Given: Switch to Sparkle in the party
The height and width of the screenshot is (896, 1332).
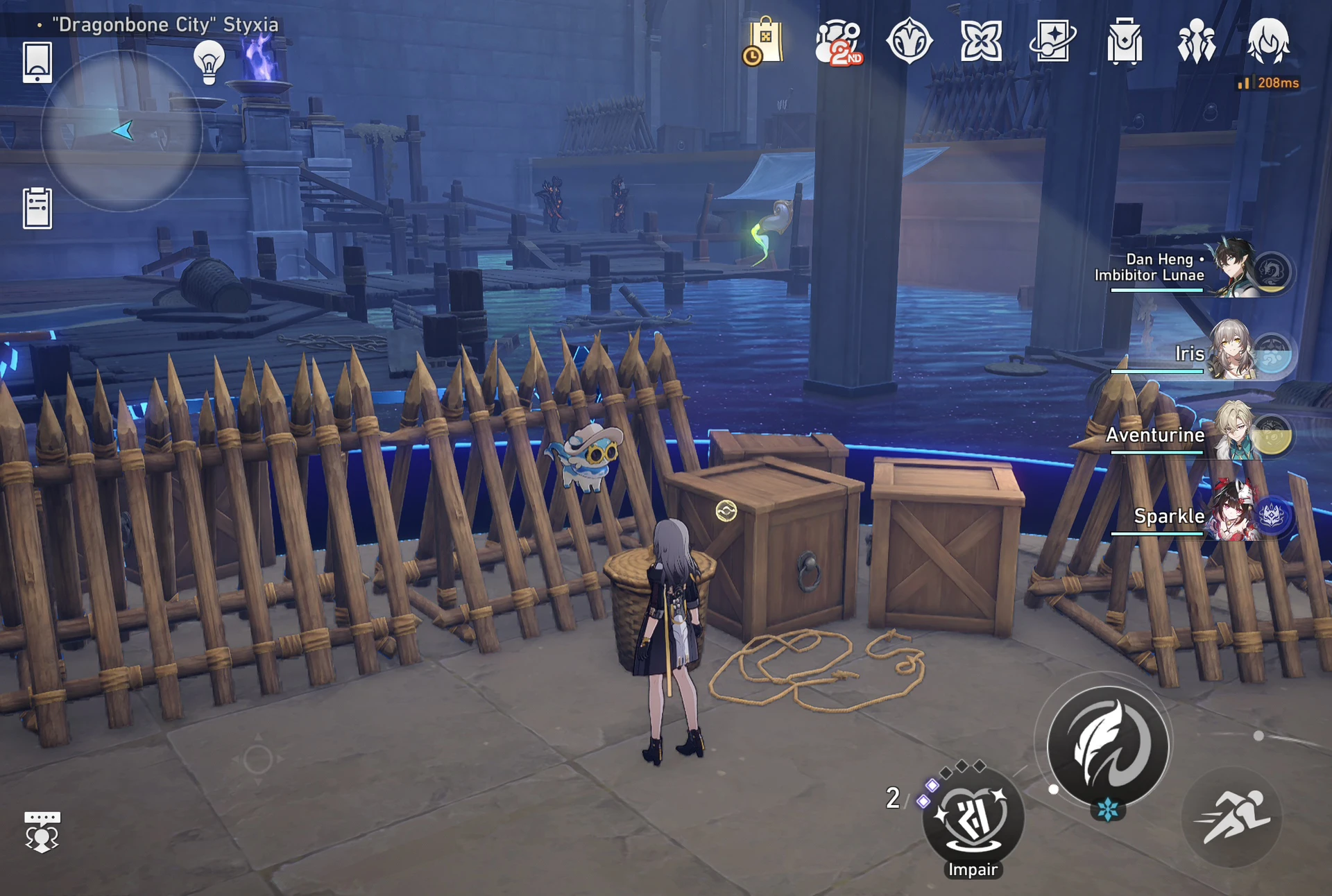Looking at the screenshot, I should 1235,514.
